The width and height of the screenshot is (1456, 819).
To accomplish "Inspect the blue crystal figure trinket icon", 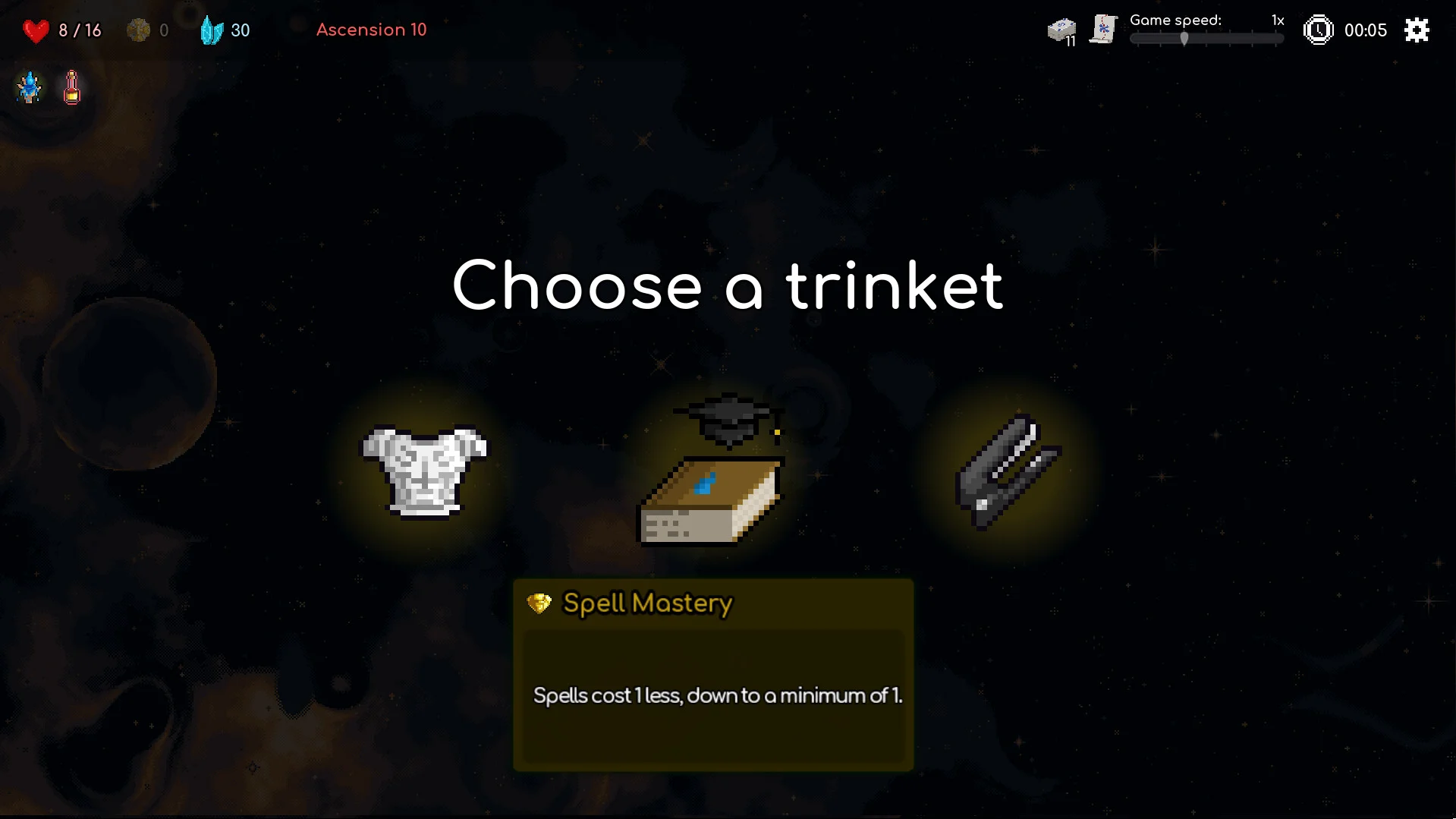I will pos(30,87).
